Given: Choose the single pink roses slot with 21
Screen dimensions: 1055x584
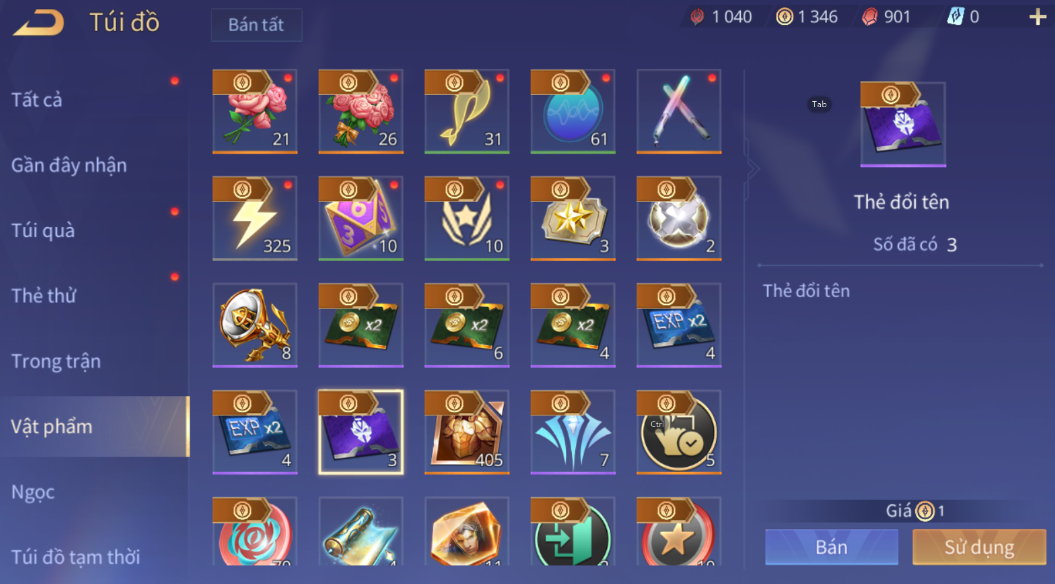Looking at the screenshot, I should point(255,112).
